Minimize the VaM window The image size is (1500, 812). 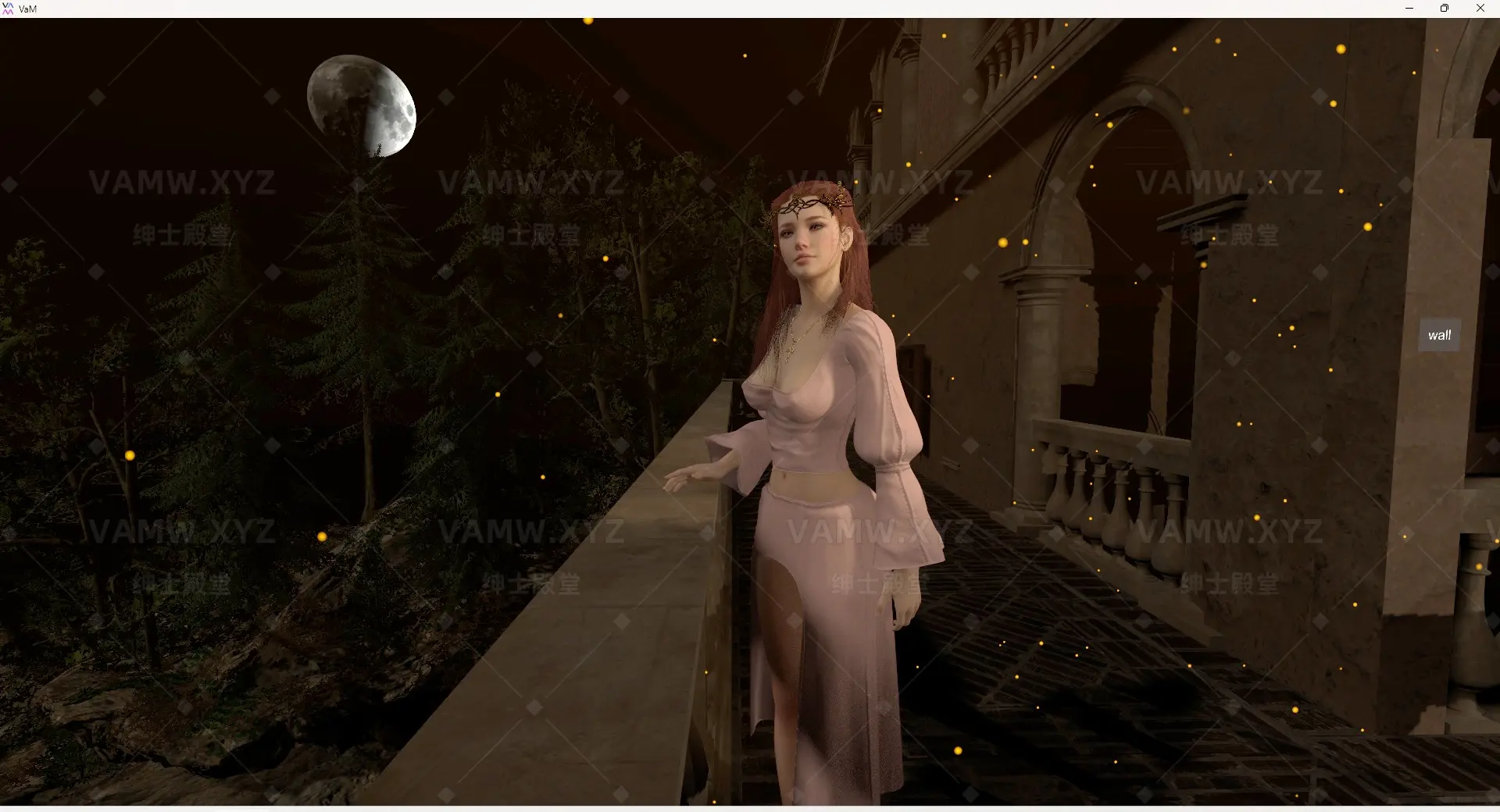(1409, 9)
